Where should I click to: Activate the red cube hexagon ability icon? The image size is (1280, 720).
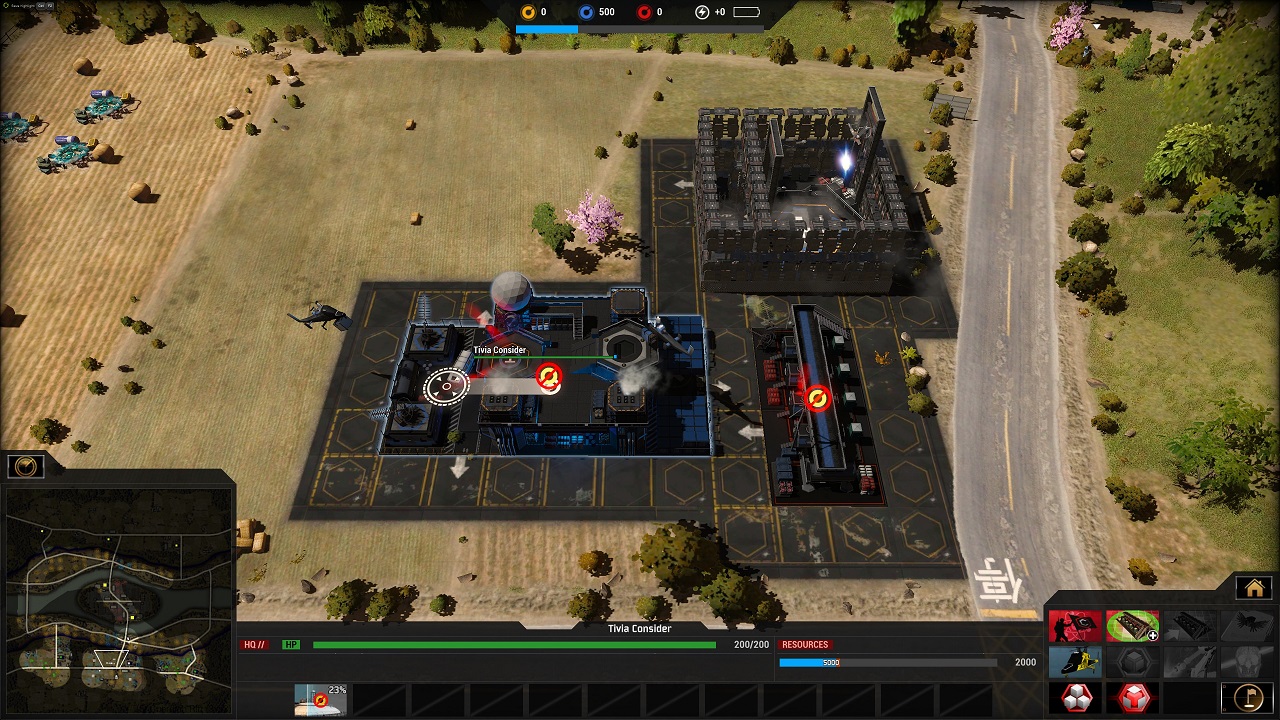coord(1133,696)
